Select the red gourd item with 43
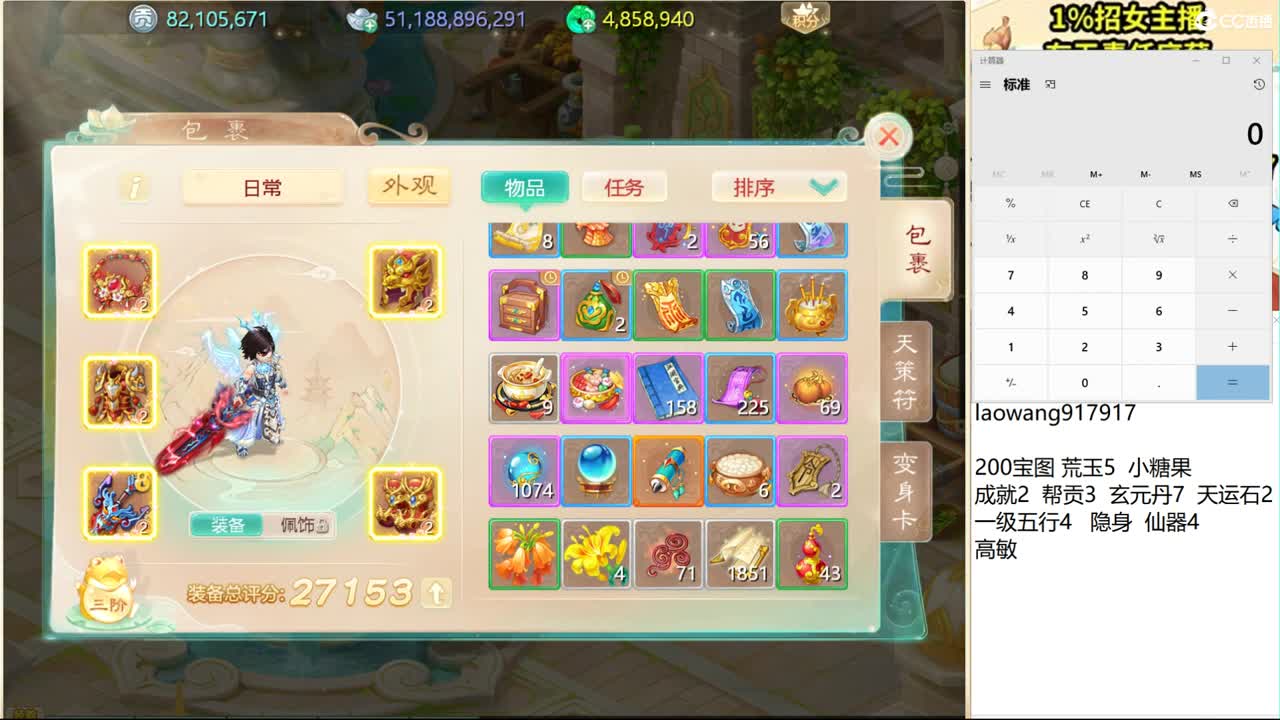1280x720 pixels. (812, 553)
